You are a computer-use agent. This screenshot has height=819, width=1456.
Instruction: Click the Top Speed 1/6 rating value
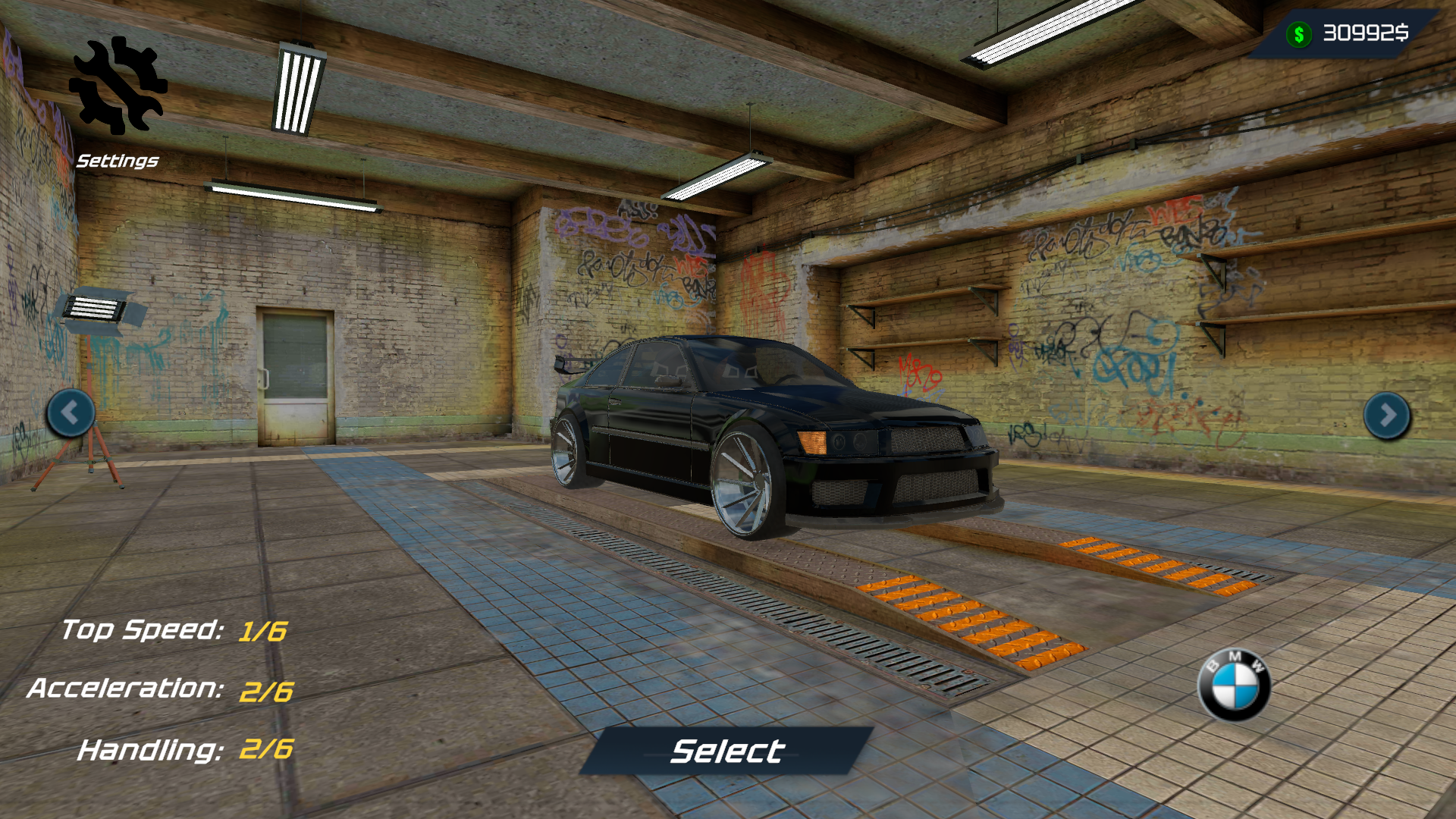(x=263, y=630)
